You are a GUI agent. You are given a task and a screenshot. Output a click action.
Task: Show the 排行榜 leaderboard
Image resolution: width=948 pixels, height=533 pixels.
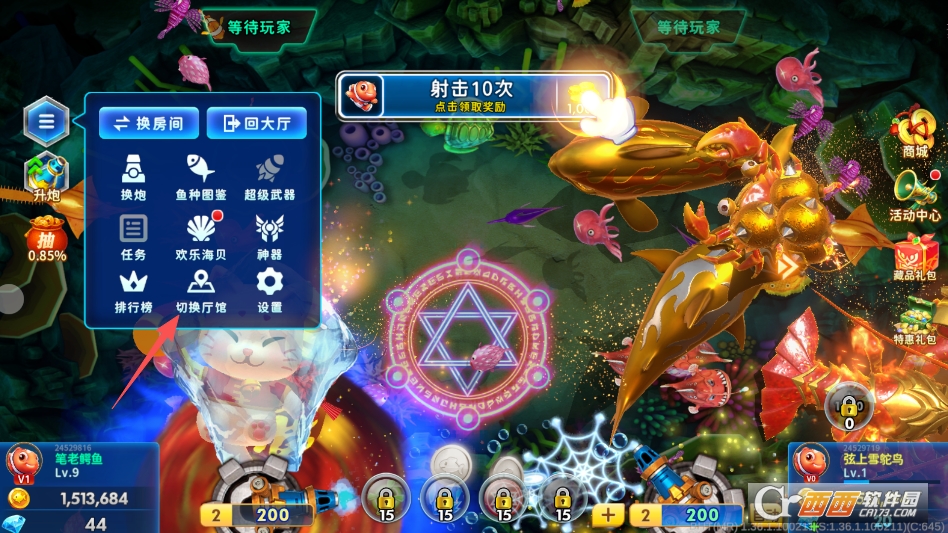point(134,290)
